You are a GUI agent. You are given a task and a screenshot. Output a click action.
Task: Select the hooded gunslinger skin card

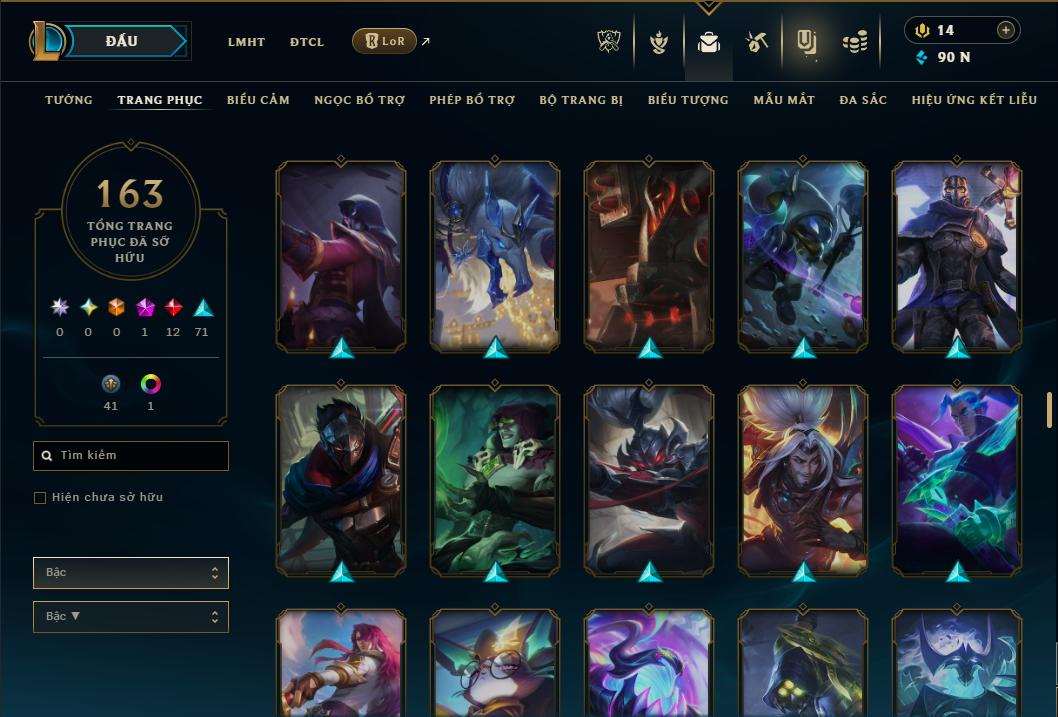pos(341,255)
